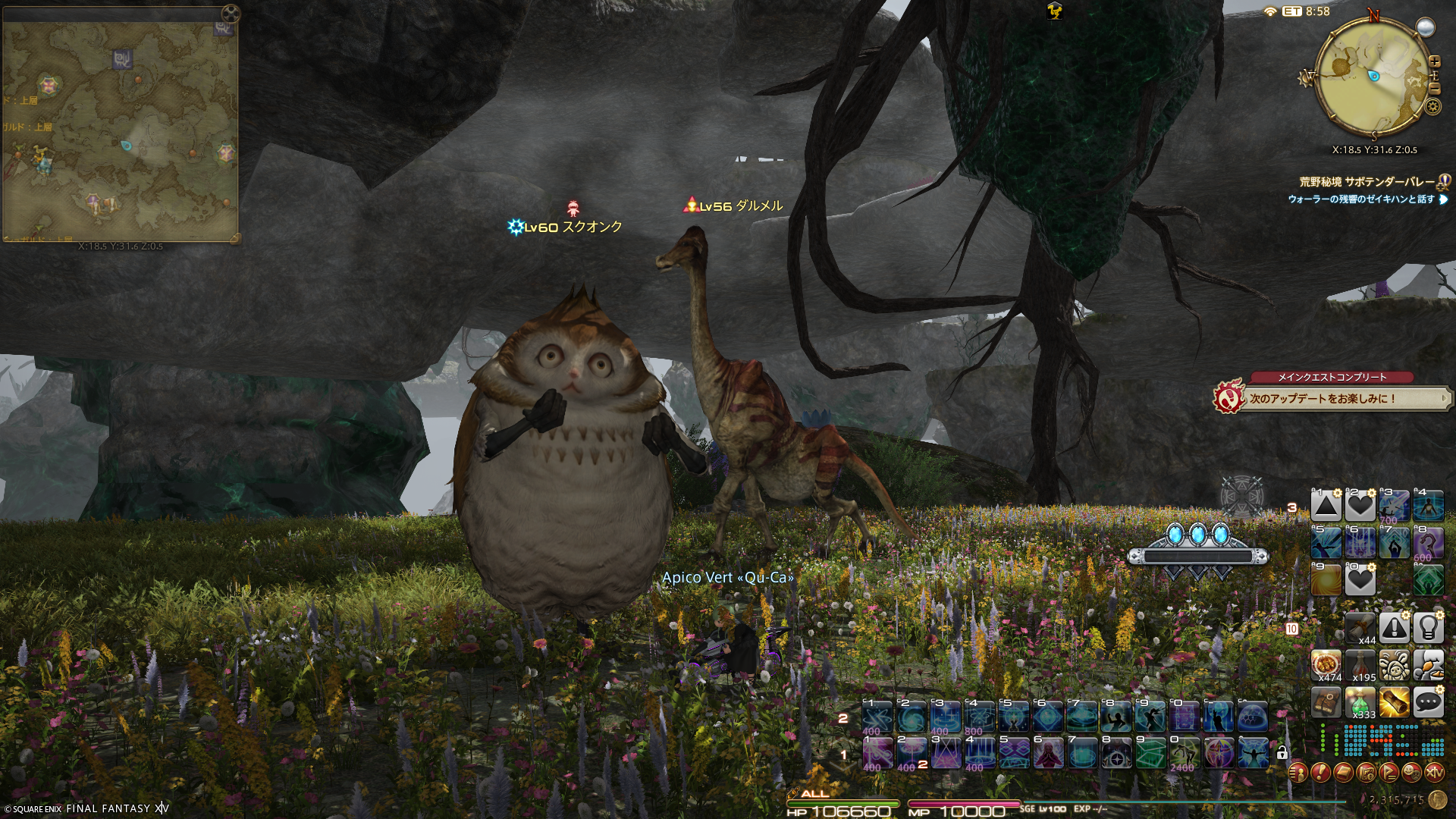The image size is (1456, 819).
Task: Open minimap gear settings
Action: point(1432,106)
